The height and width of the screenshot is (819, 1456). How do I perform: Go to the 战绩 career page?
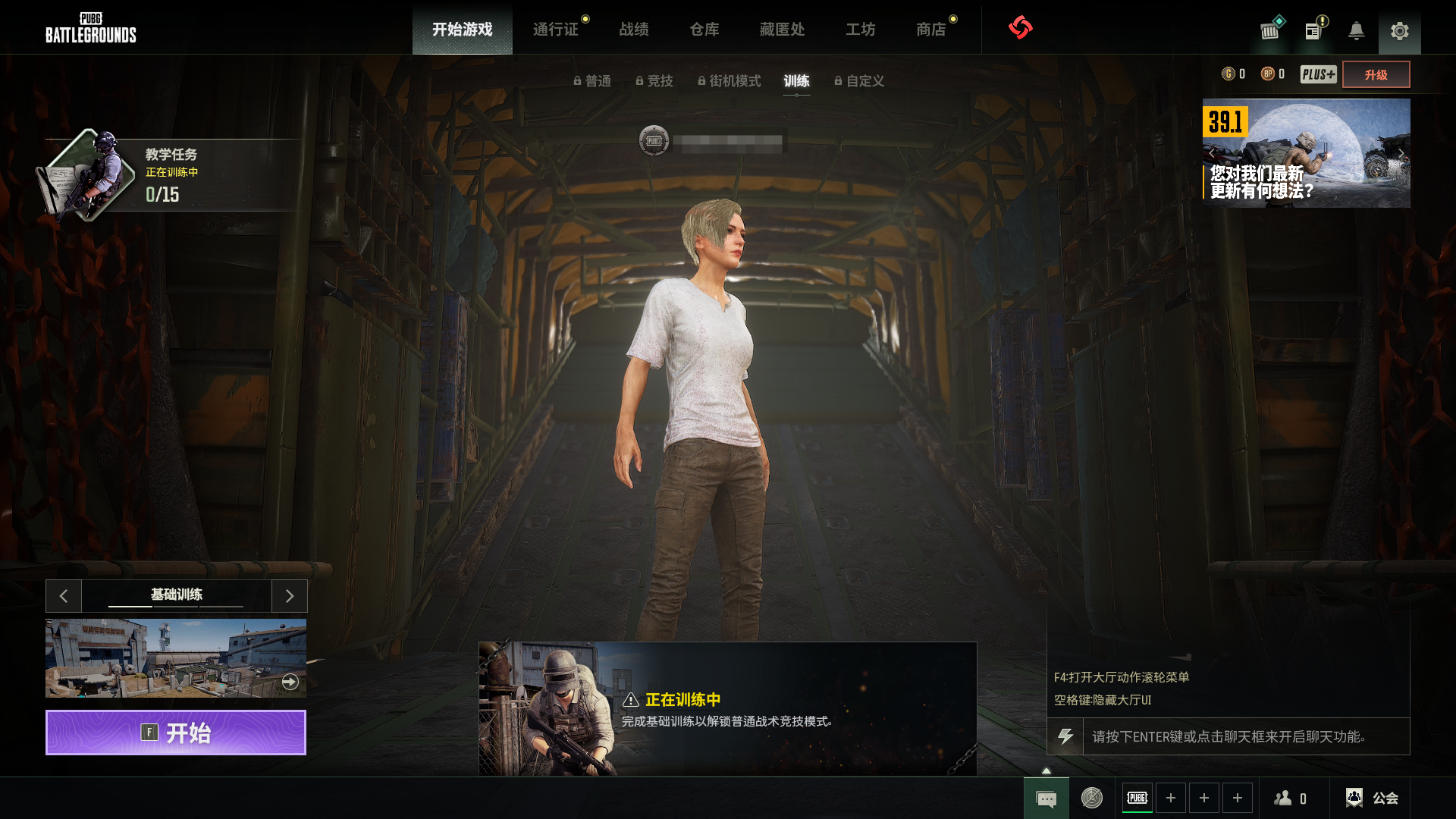[x=634, y=30]
